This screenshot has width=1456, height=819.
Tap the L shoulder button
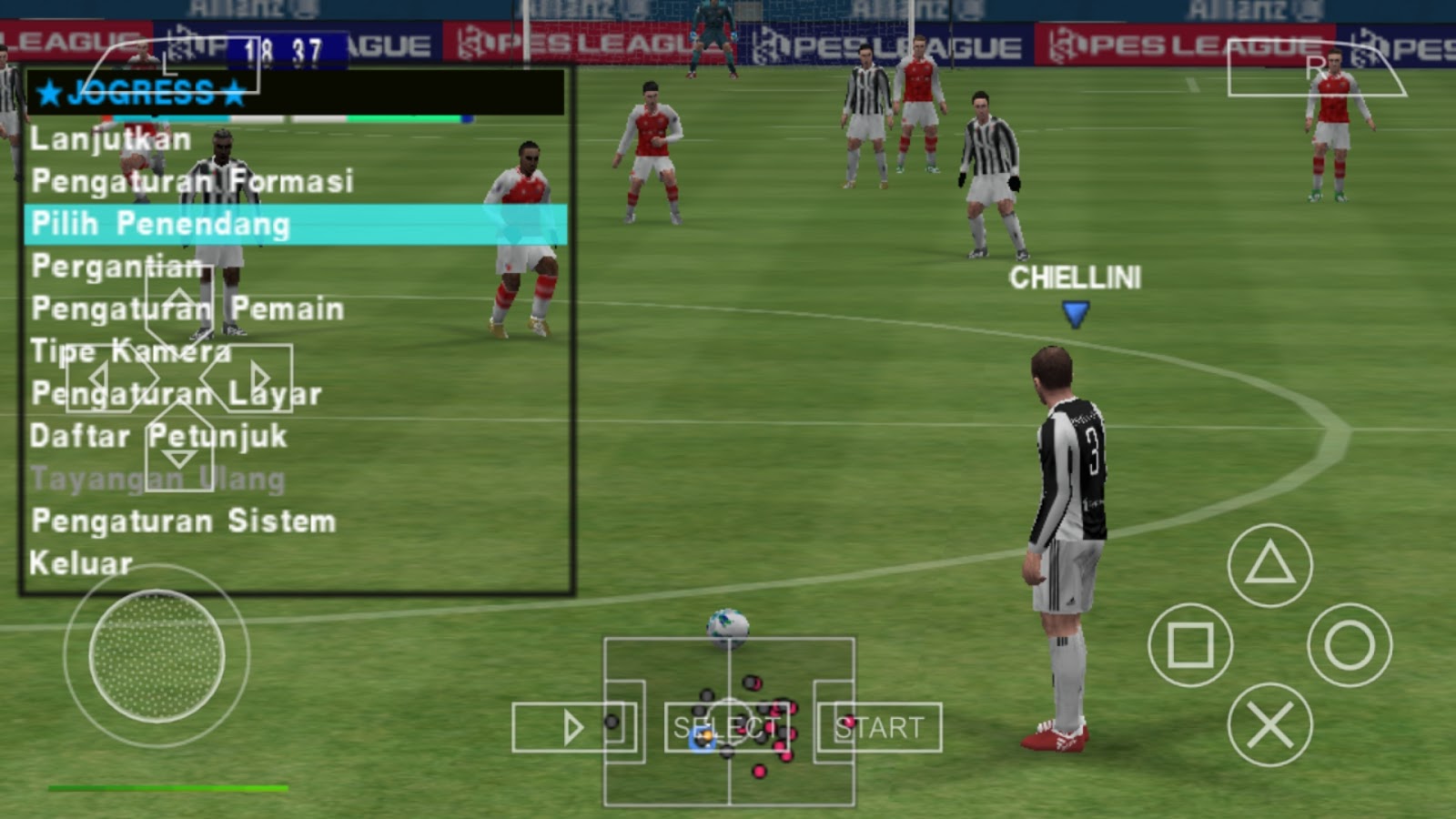(x=168, y=66)
